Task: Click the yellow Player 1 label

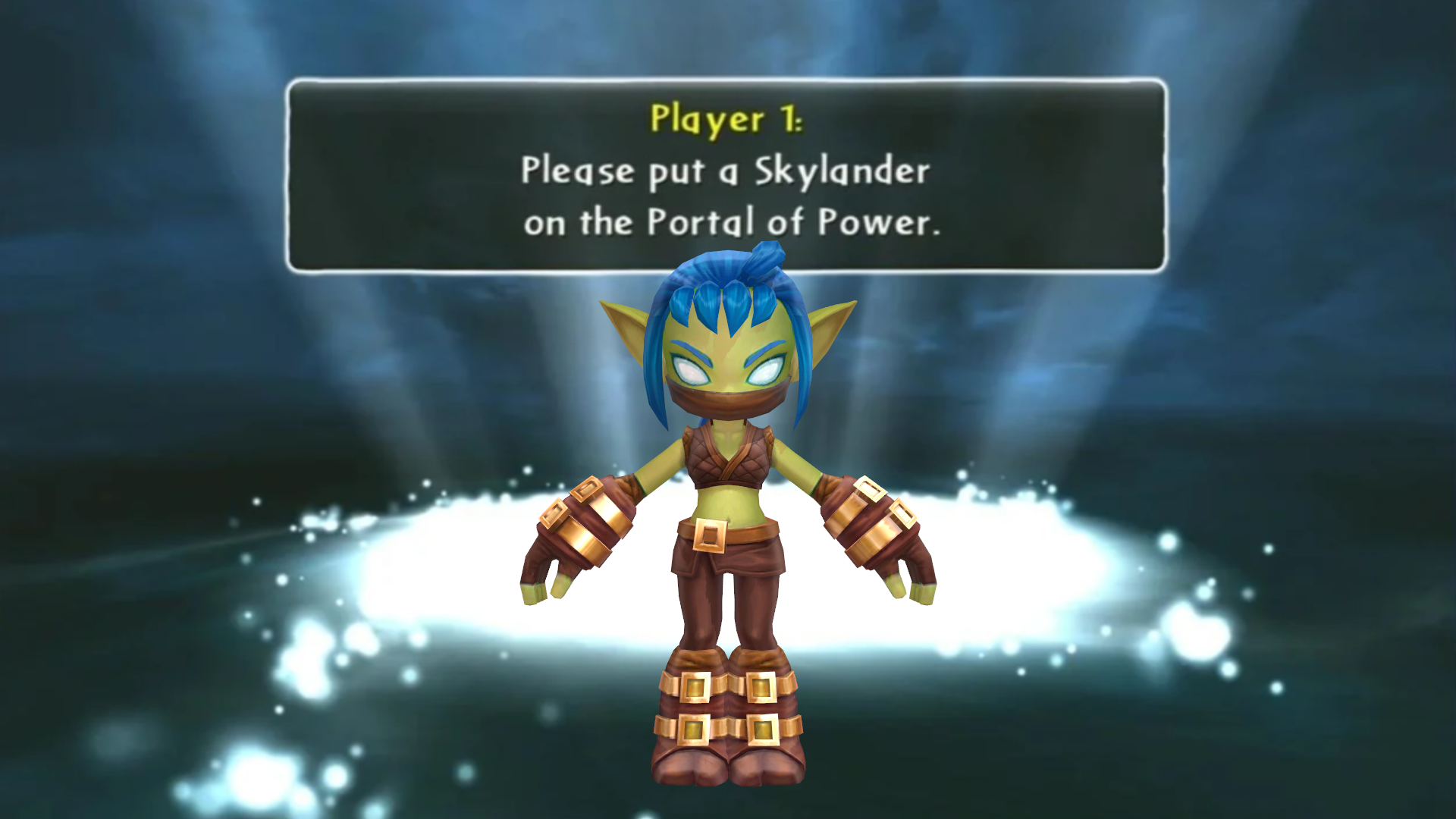Action: tap(726, 118)
